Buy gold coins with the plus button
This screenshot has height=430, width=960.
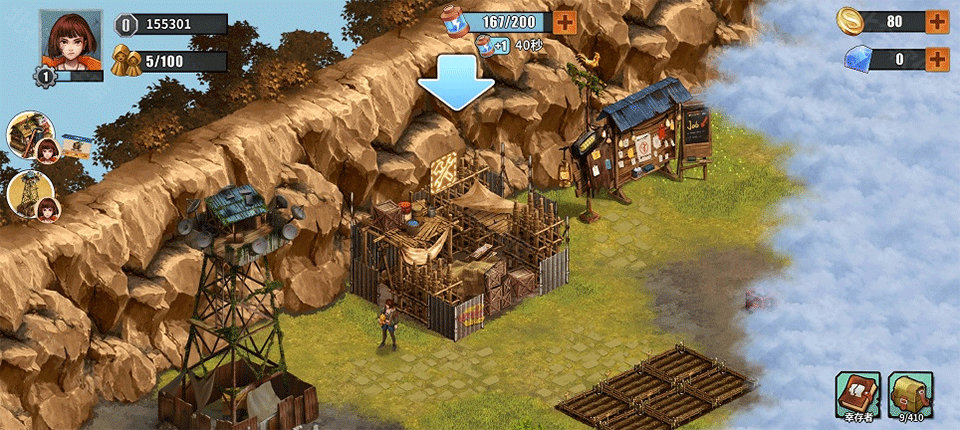pyautogui.click(x=937, y=21)
